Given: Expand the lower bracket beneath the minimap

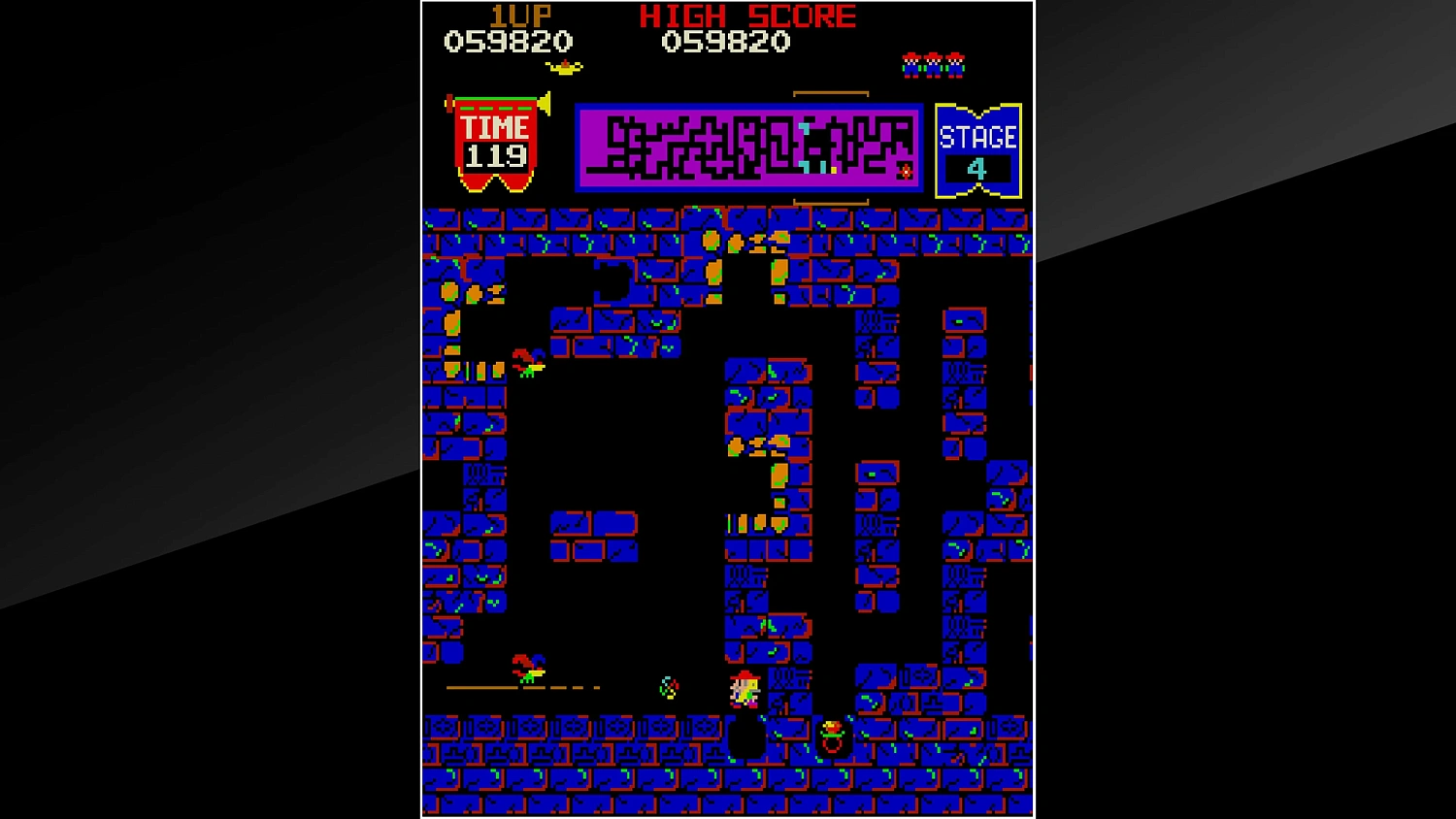Looking at the screenshot, I should [x=831, y=202].
